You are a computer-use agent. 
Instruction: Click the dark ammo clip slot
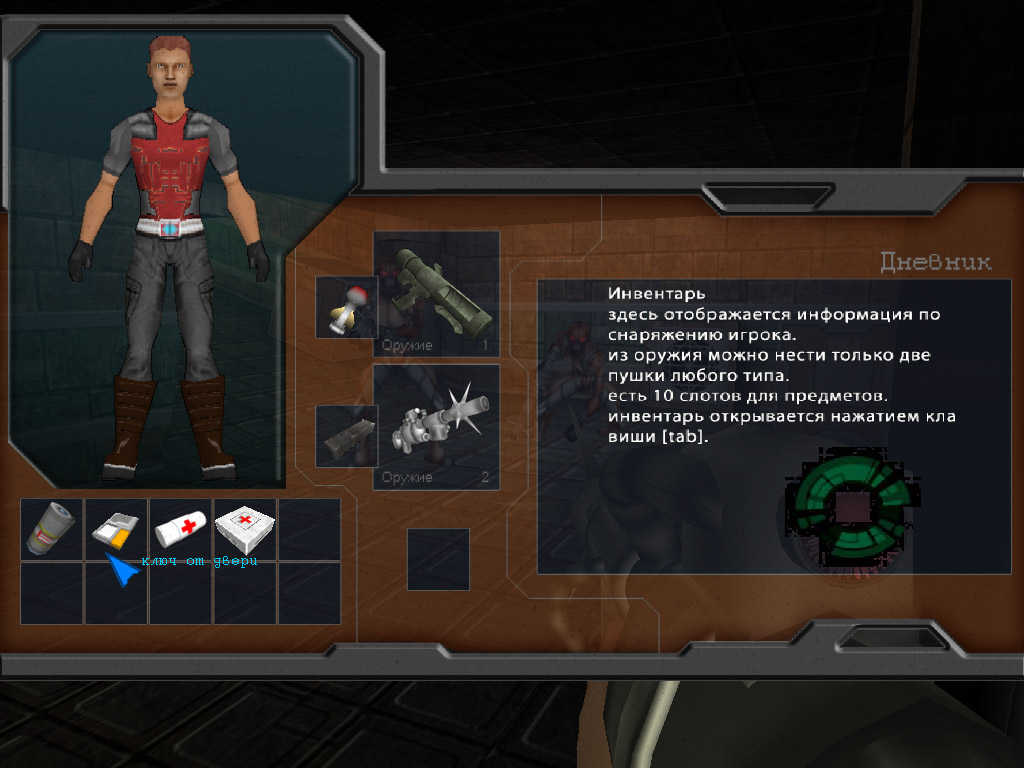point(346,436)
